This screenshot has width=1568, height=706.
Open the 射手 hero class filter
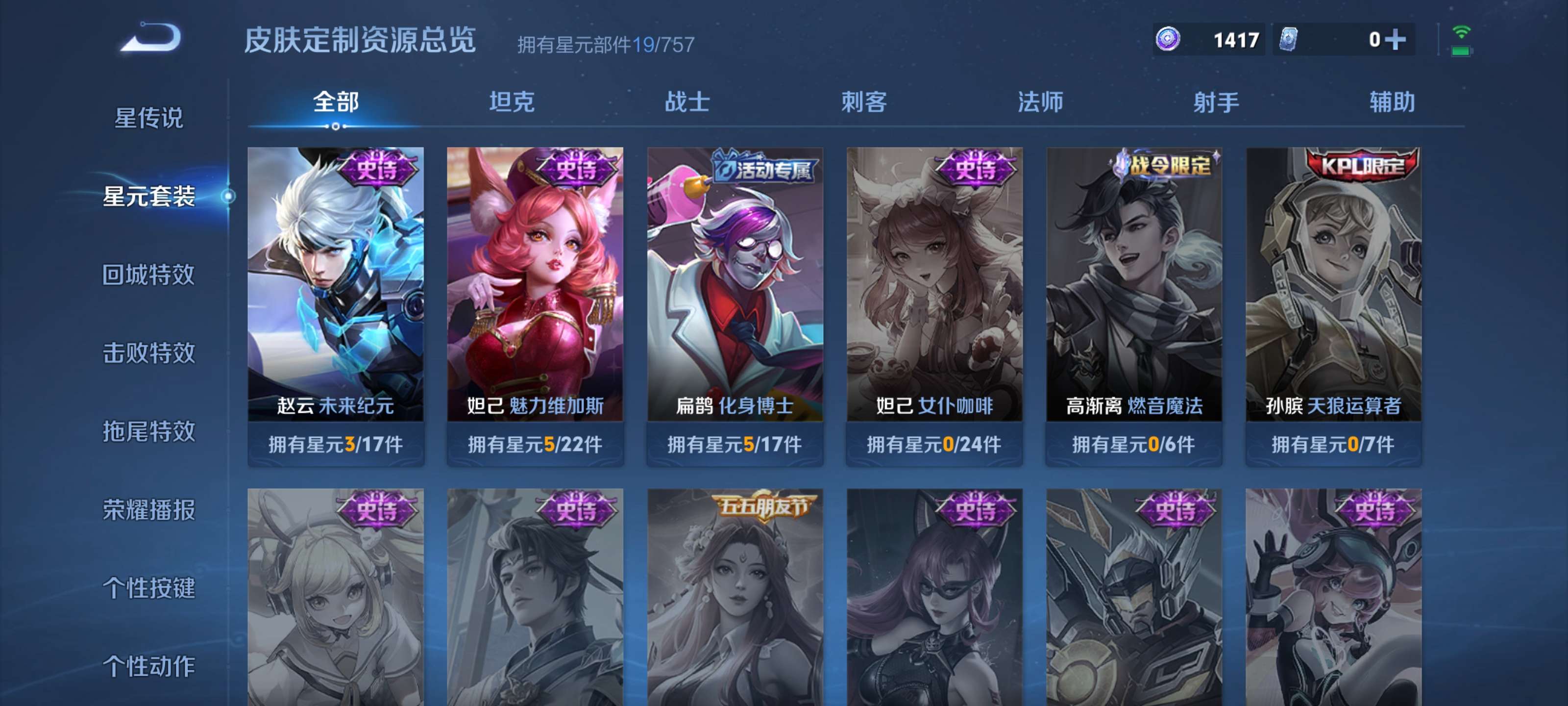1217,103
